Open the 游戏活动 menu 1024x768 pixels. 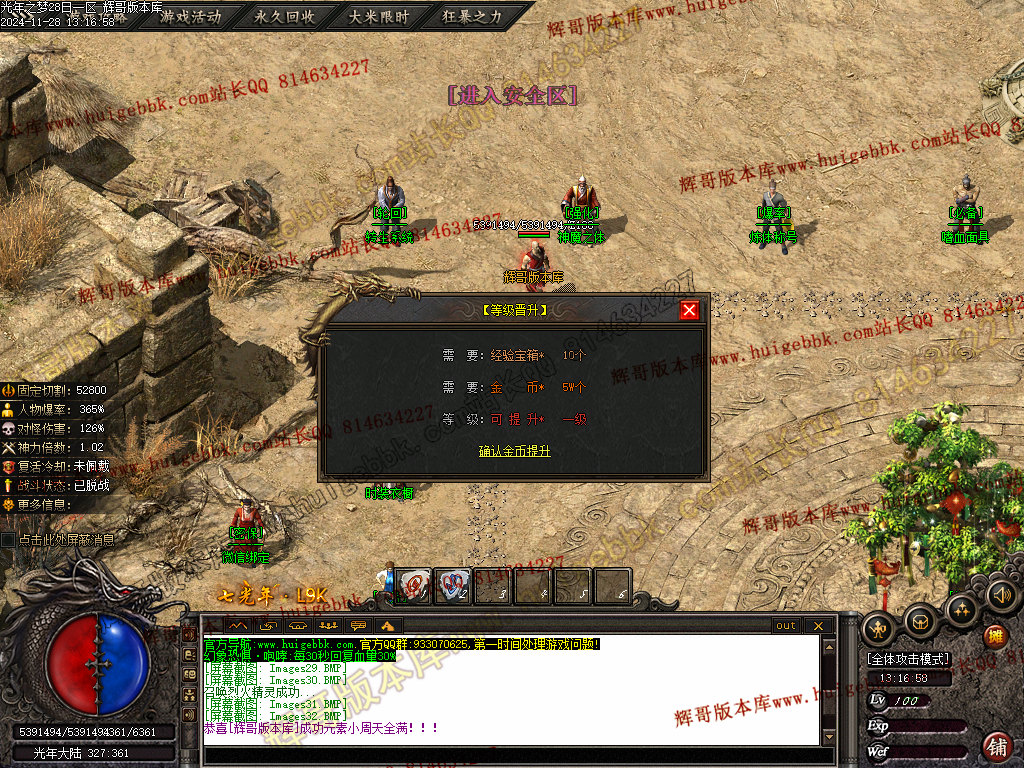coord(190,17)
